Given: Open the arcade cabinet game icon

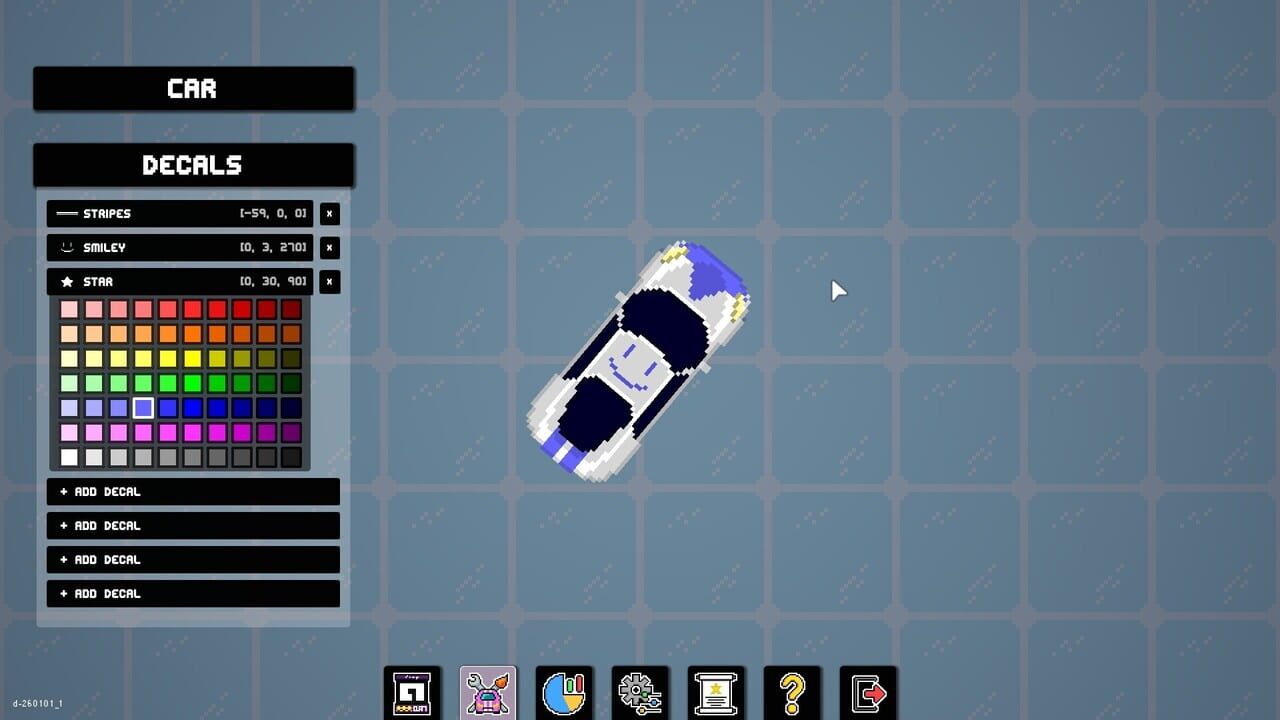Looking at the screenshot, I should click(413, 690).
